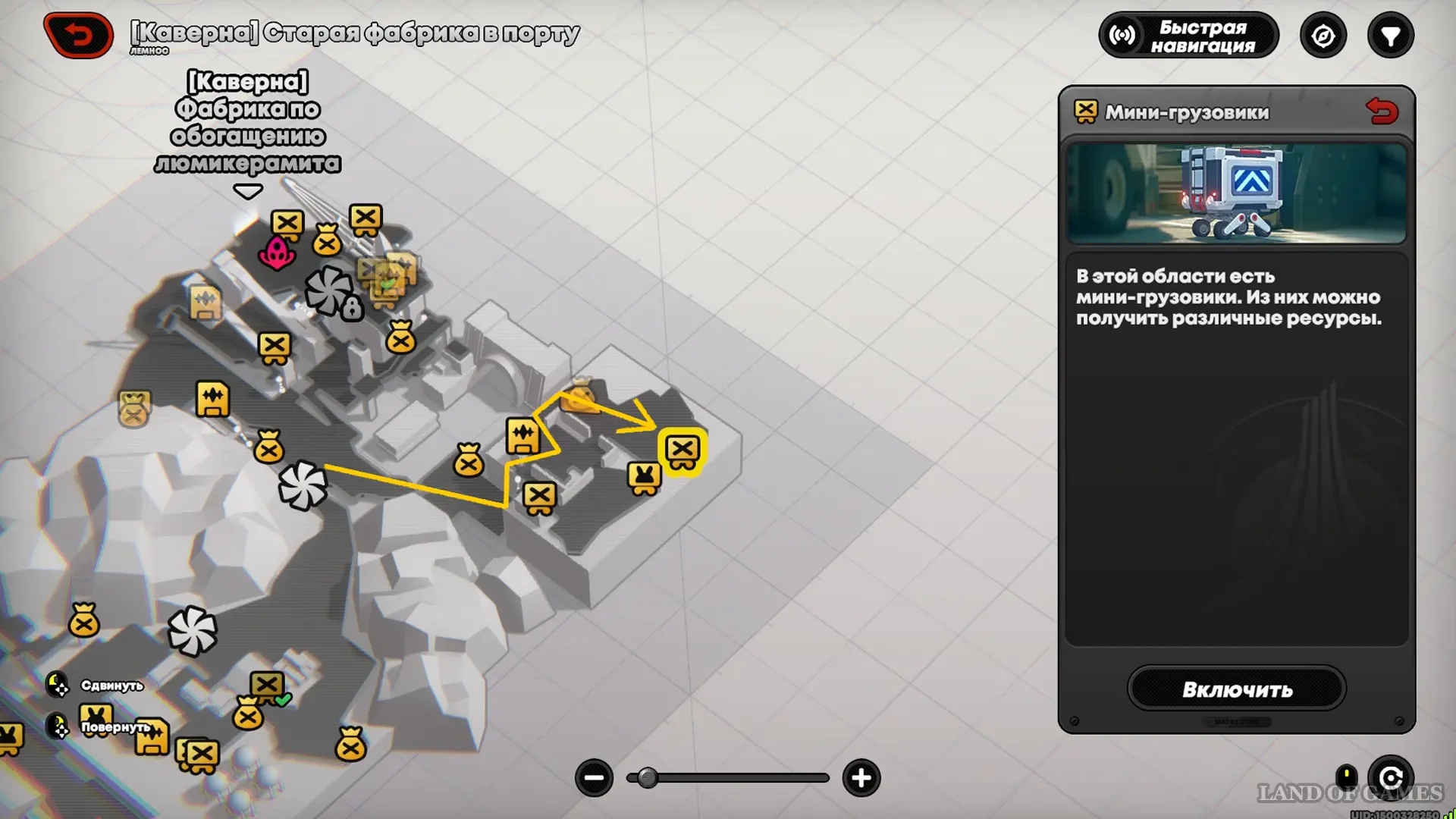
Task: Click the locked fan teleport marker
Action: click(331, 292)
